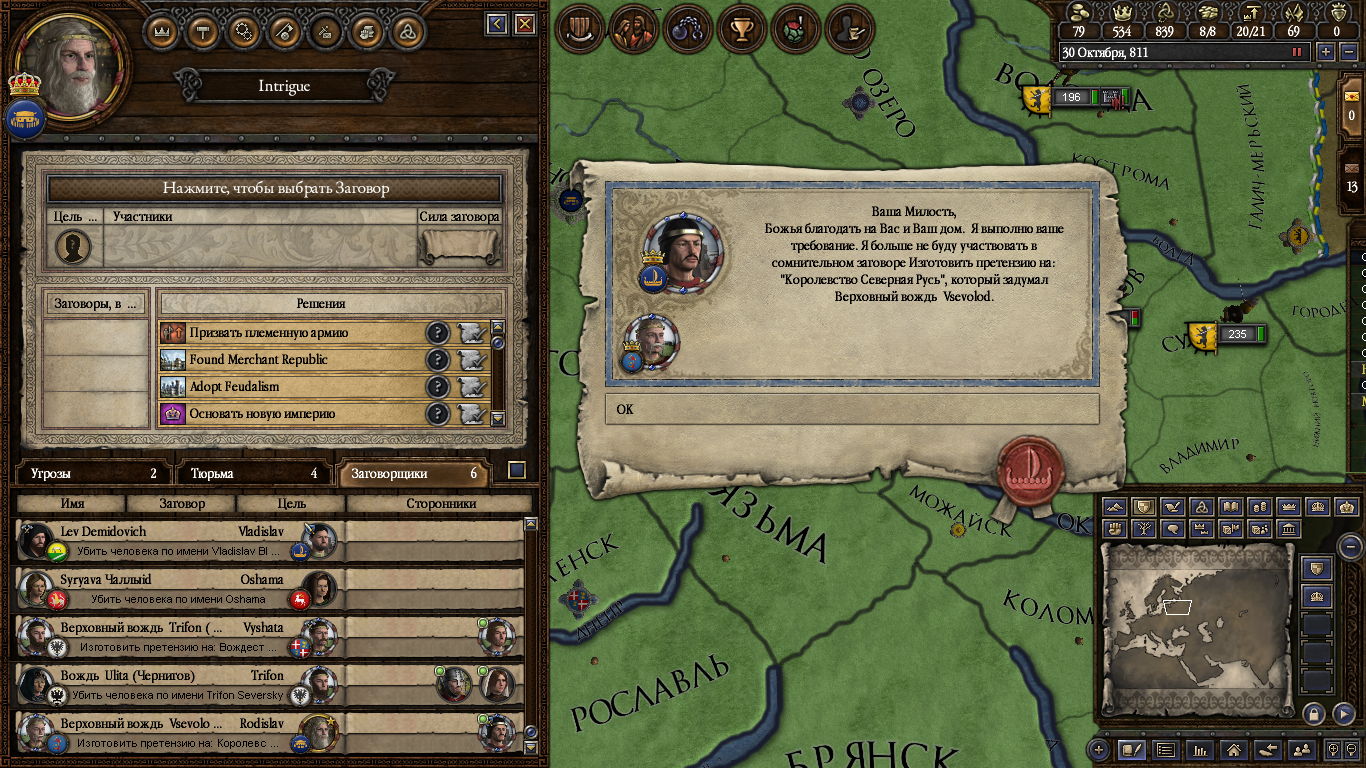
Task: Open the ruler portrait in the panel header
Action: pos(69,66)
